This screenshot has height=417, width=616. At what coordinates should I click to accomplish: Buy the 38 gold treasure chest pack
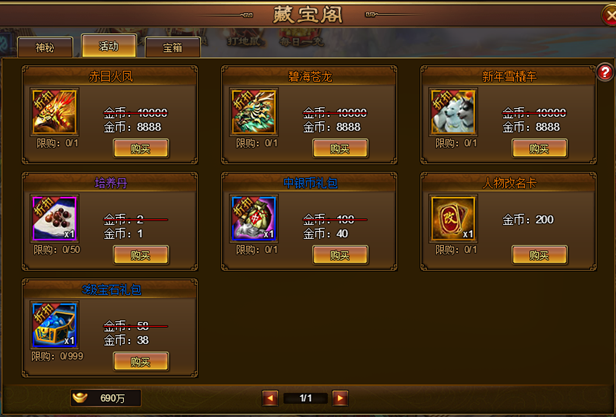(x=140, y=360)
